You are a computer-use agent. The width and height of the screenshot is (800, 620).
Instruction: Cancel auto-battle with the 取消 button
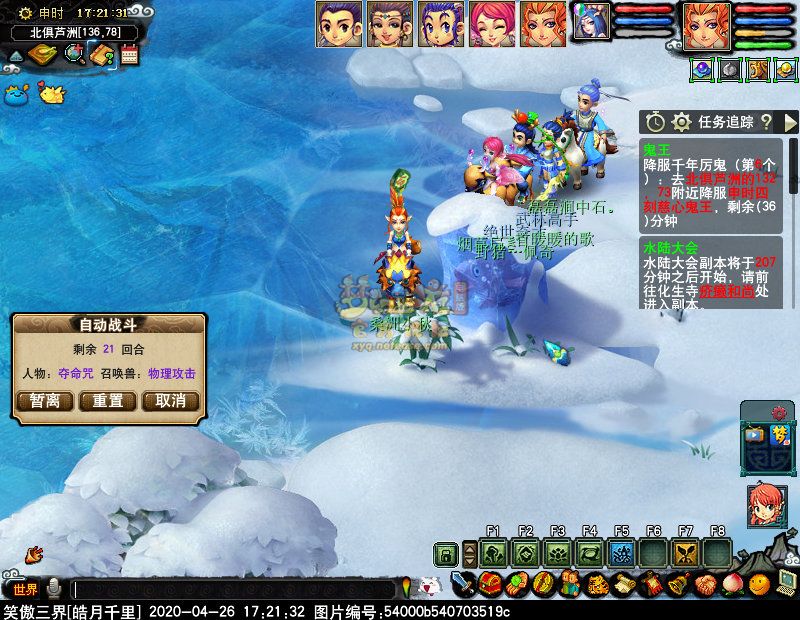171,401
